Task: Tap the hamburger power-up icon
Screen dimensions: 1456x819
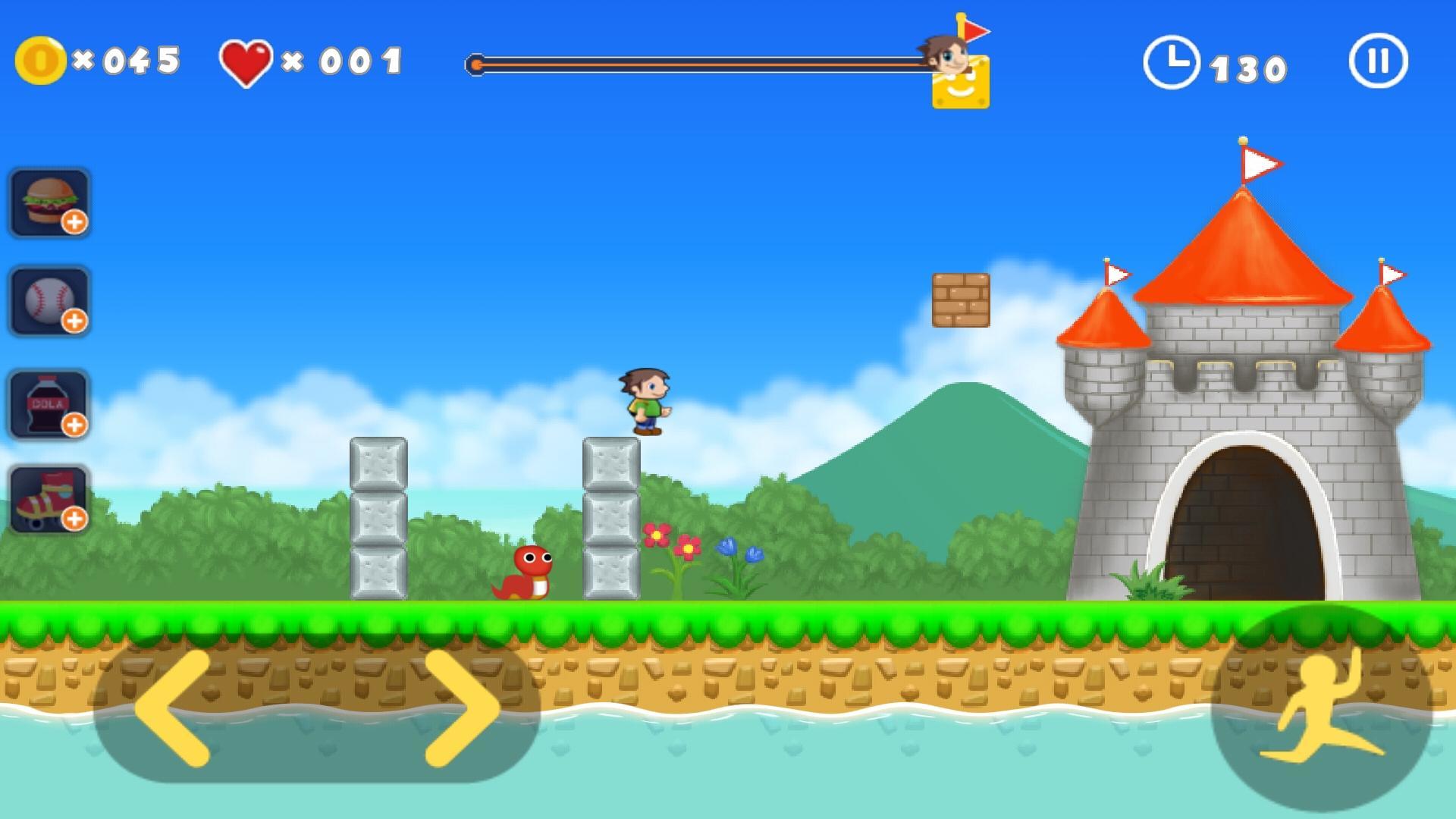Action: click(49, 199)
